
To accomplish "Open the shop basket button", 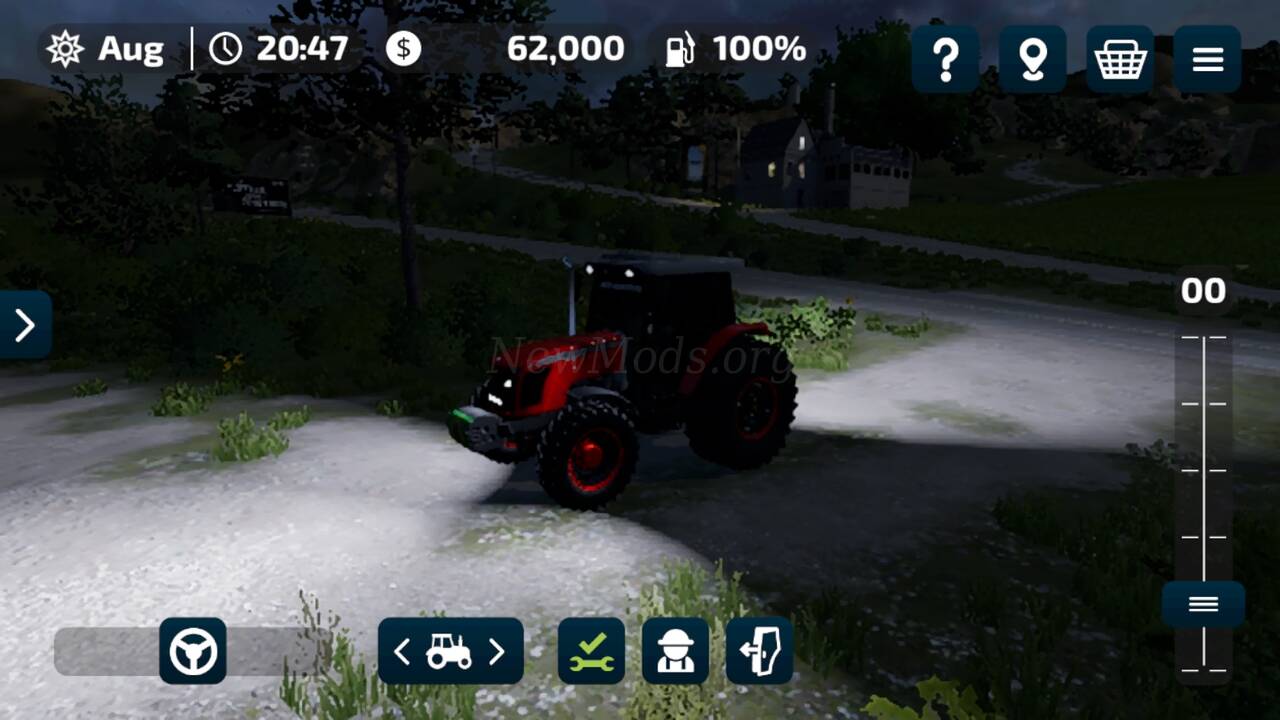I will click(x=1120, y=60).
